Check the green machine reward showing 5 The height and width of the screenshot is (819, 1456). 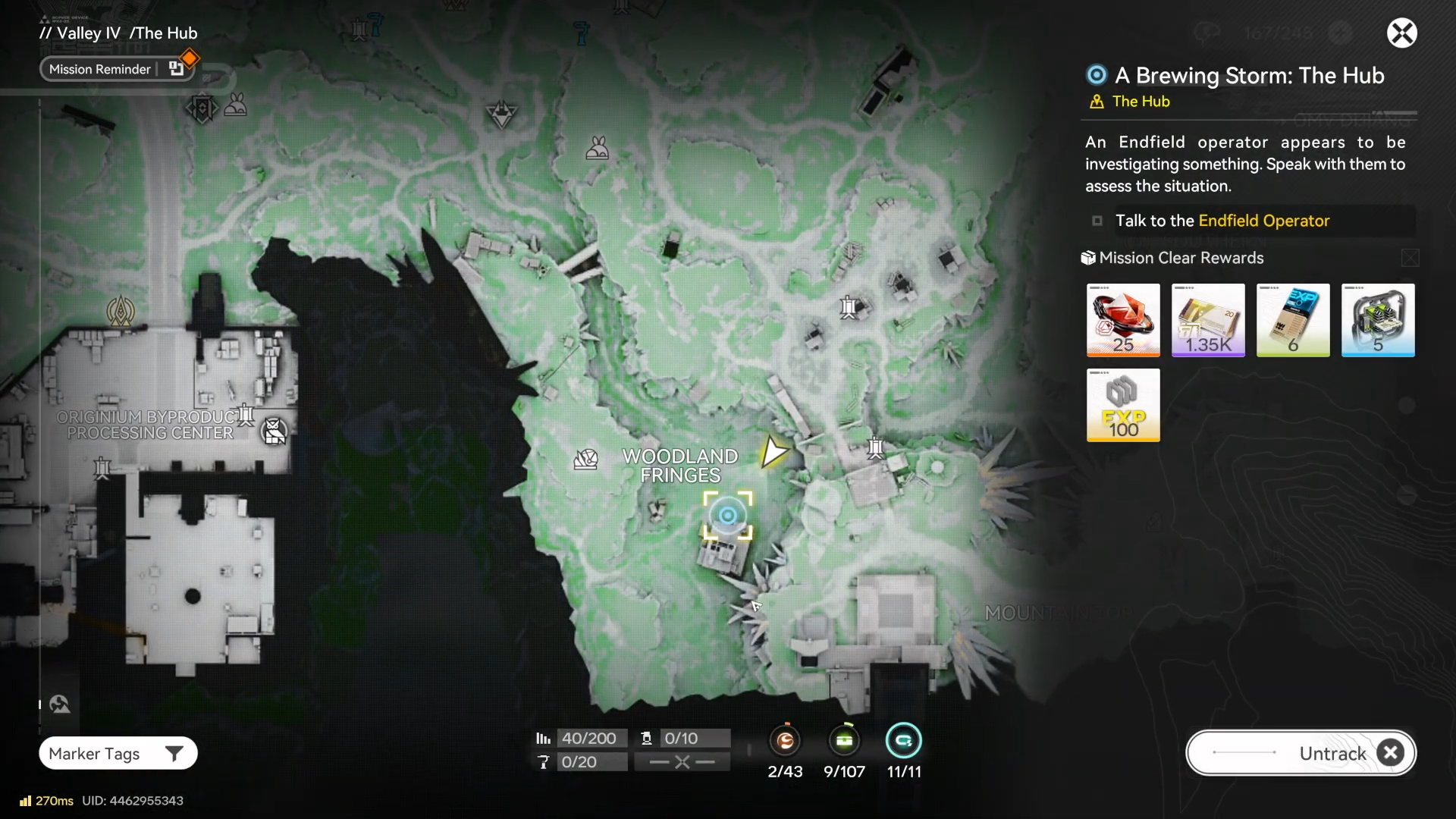coord(1378,320)
